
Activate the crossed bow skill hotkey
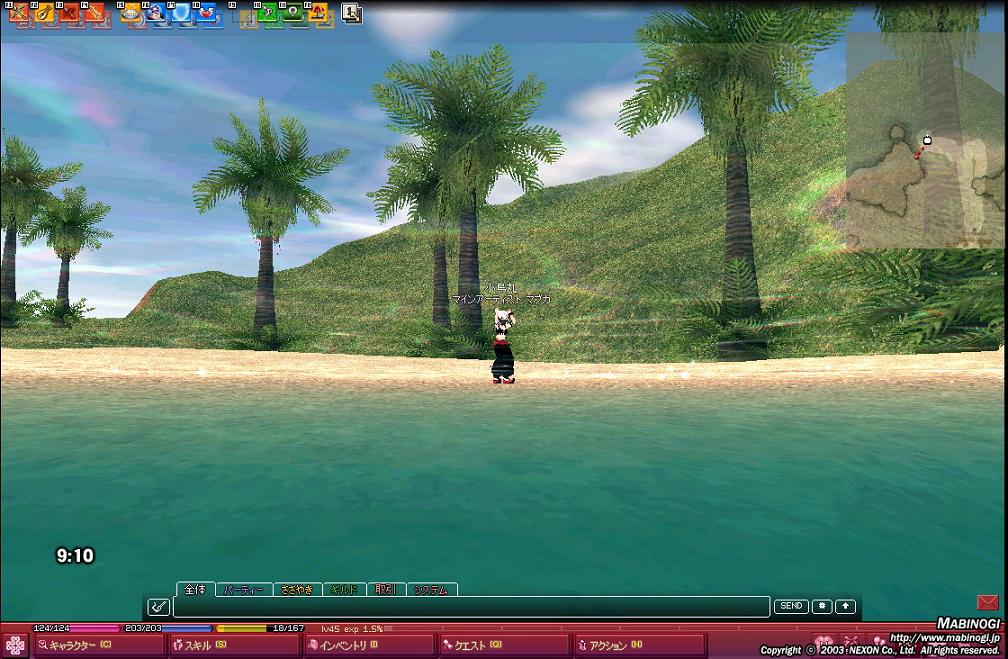click(17, 13)
